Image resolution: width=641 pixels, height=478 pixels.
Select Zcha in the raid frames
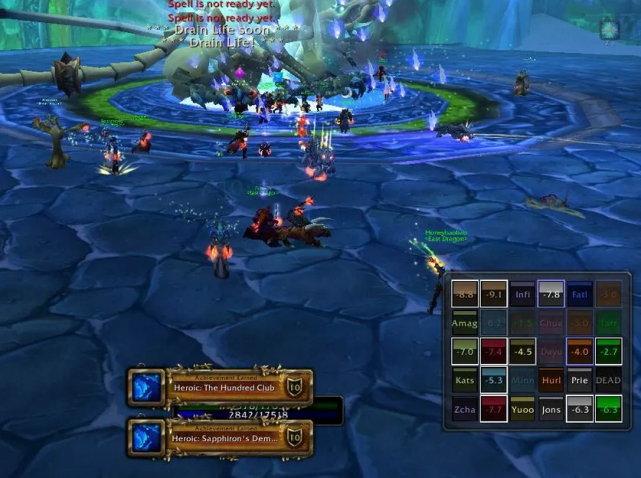tap(464, 408)
